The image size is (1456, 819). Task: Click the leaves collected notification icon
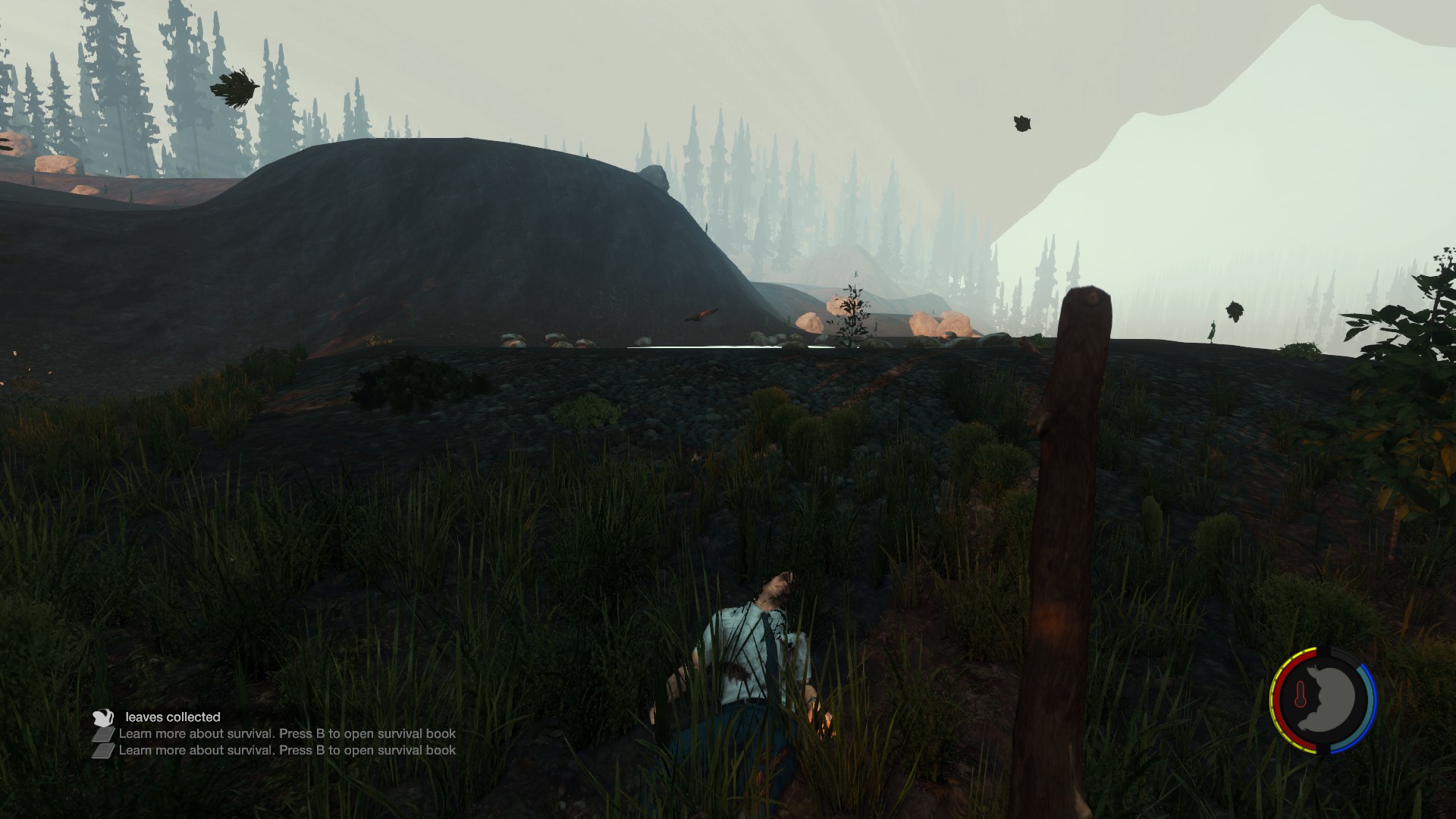pyautogui.click(x=102, y=717)
